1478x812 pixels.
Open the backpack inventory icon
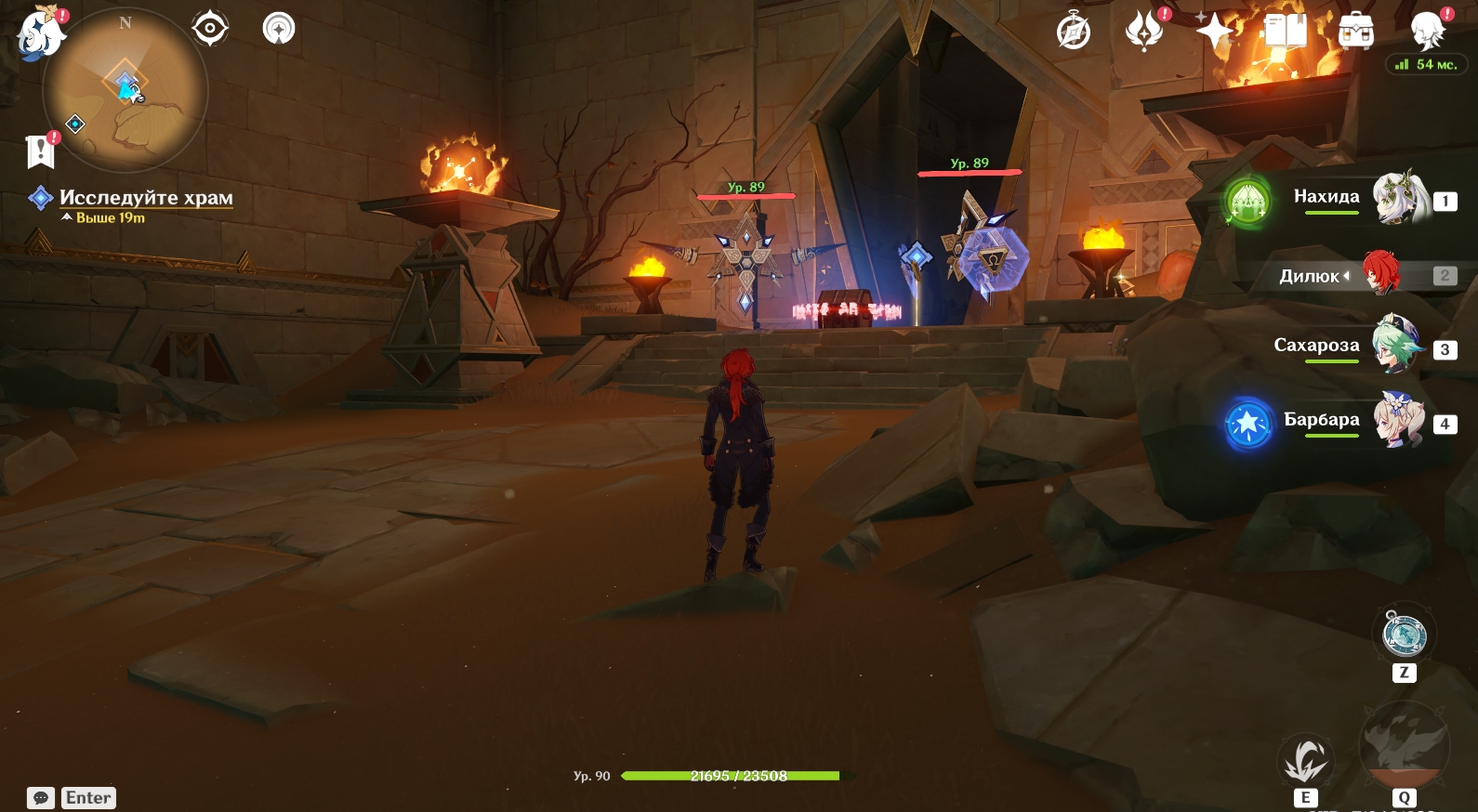(x=1356, y=32)
